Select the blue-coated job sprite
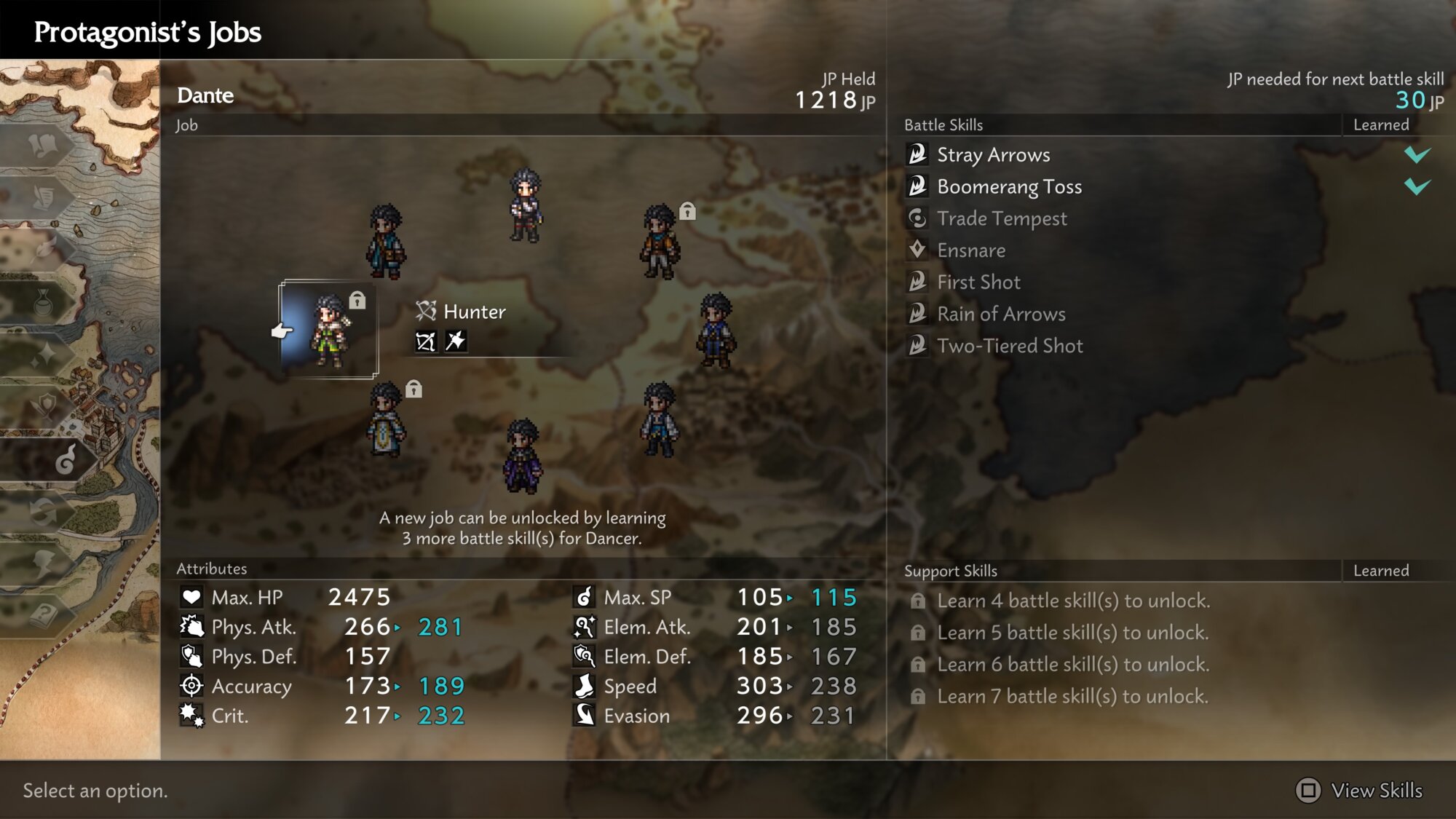 pyautogui.click(x=716, y=331)
